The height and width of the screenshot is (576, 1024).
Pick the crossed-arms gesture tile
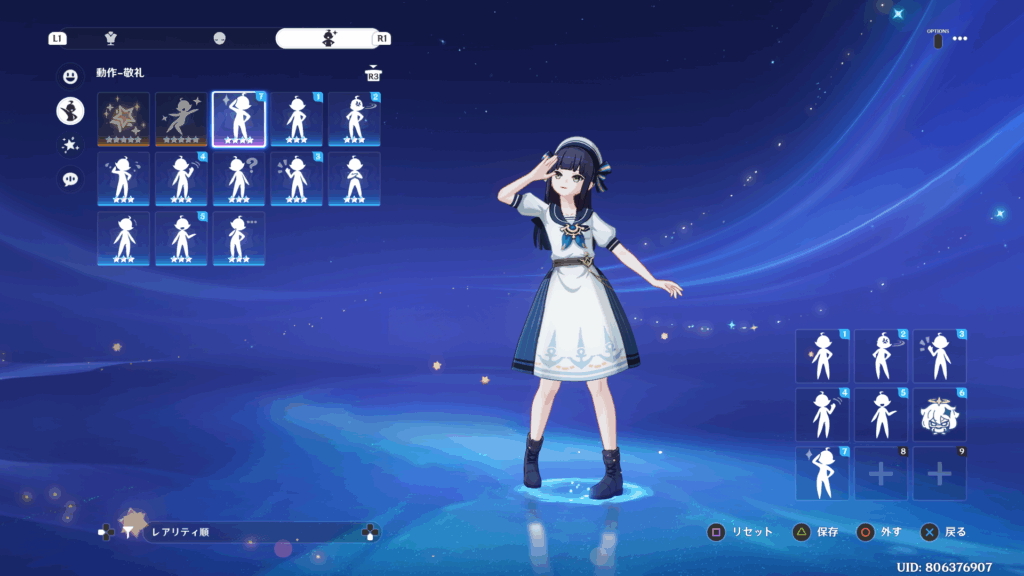point(354,179)
